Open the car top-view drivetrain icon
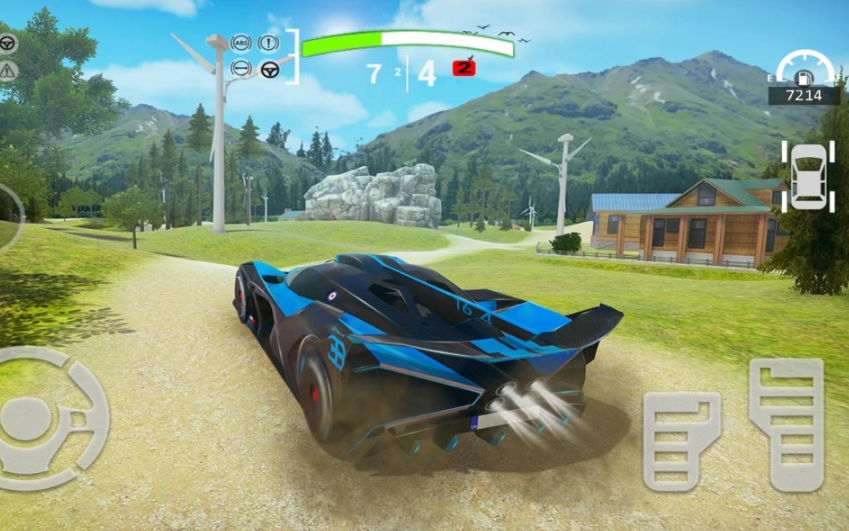The image size is (849, 531). [808, 176]
